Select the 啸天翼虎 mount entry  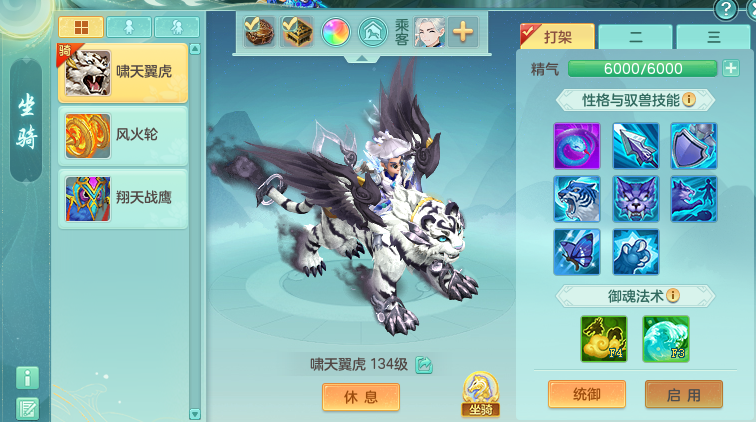tap(122, 73)
